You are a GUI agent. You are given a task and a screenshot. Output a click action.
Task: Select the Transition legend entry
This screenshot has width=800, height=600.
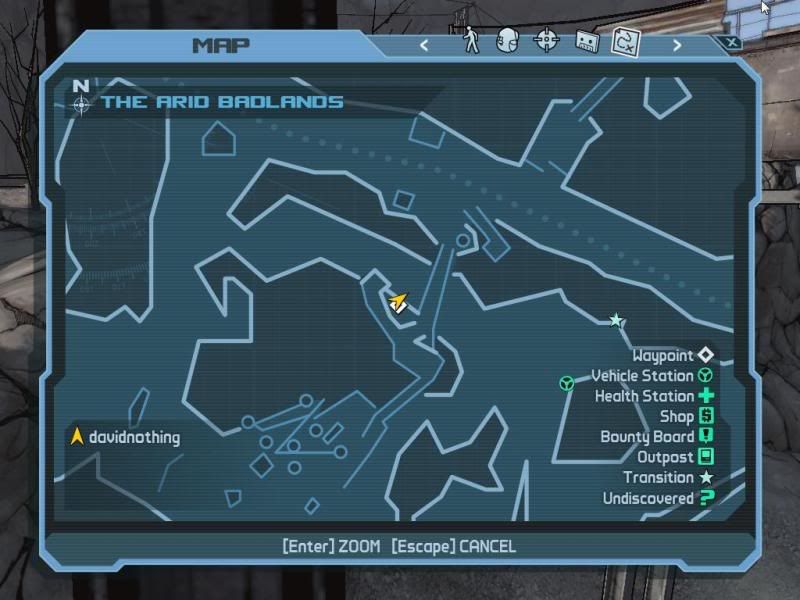click(668, 478)
